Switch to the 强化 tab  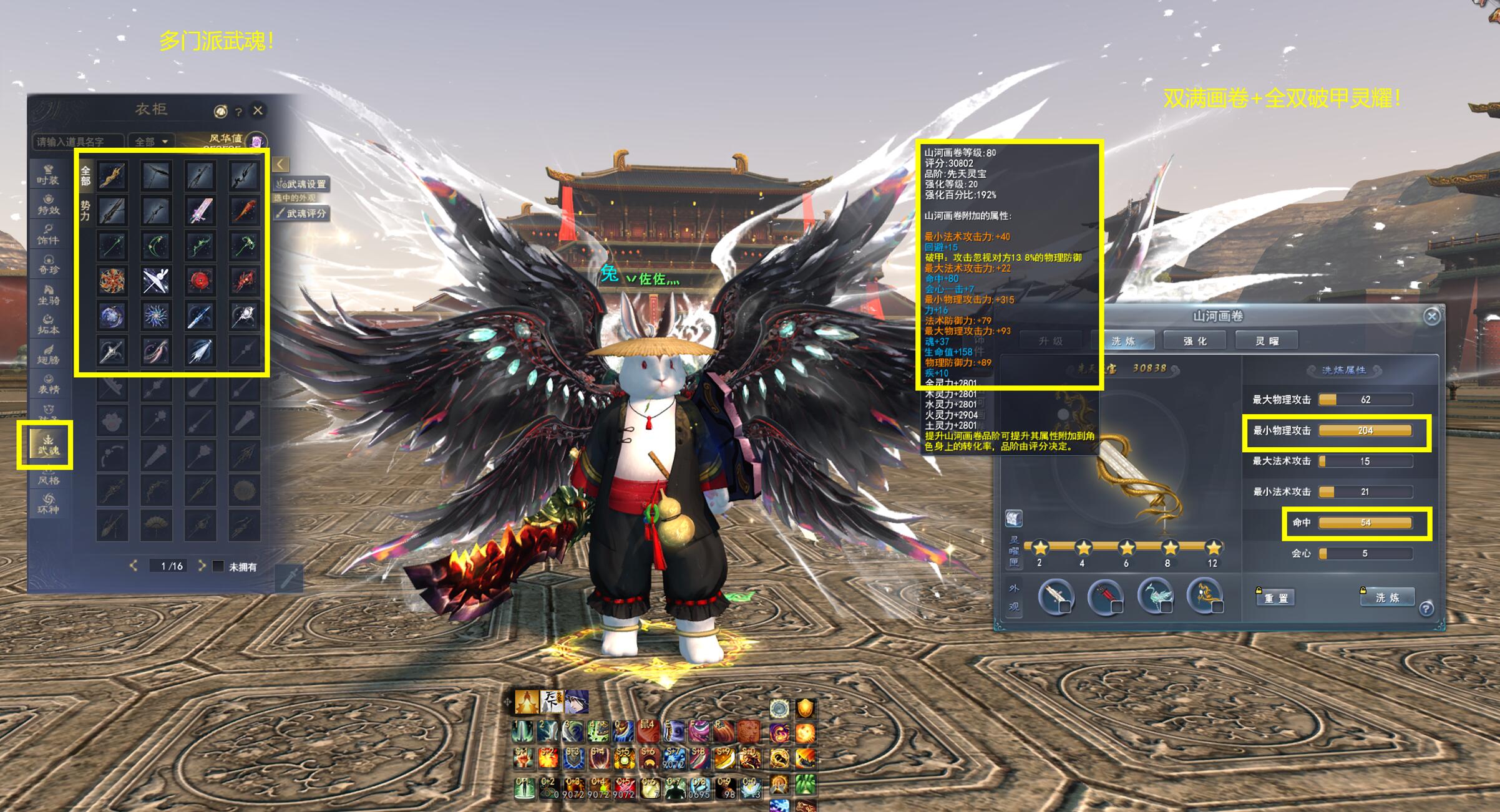point(1195,341)
